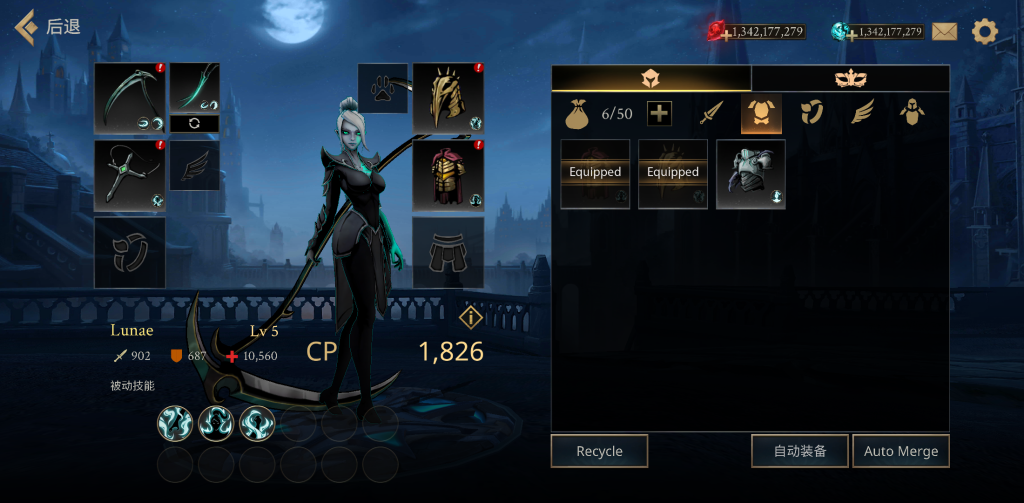Filter inventory by sword weapons
1024x503 pixels.
click(711, 114)
